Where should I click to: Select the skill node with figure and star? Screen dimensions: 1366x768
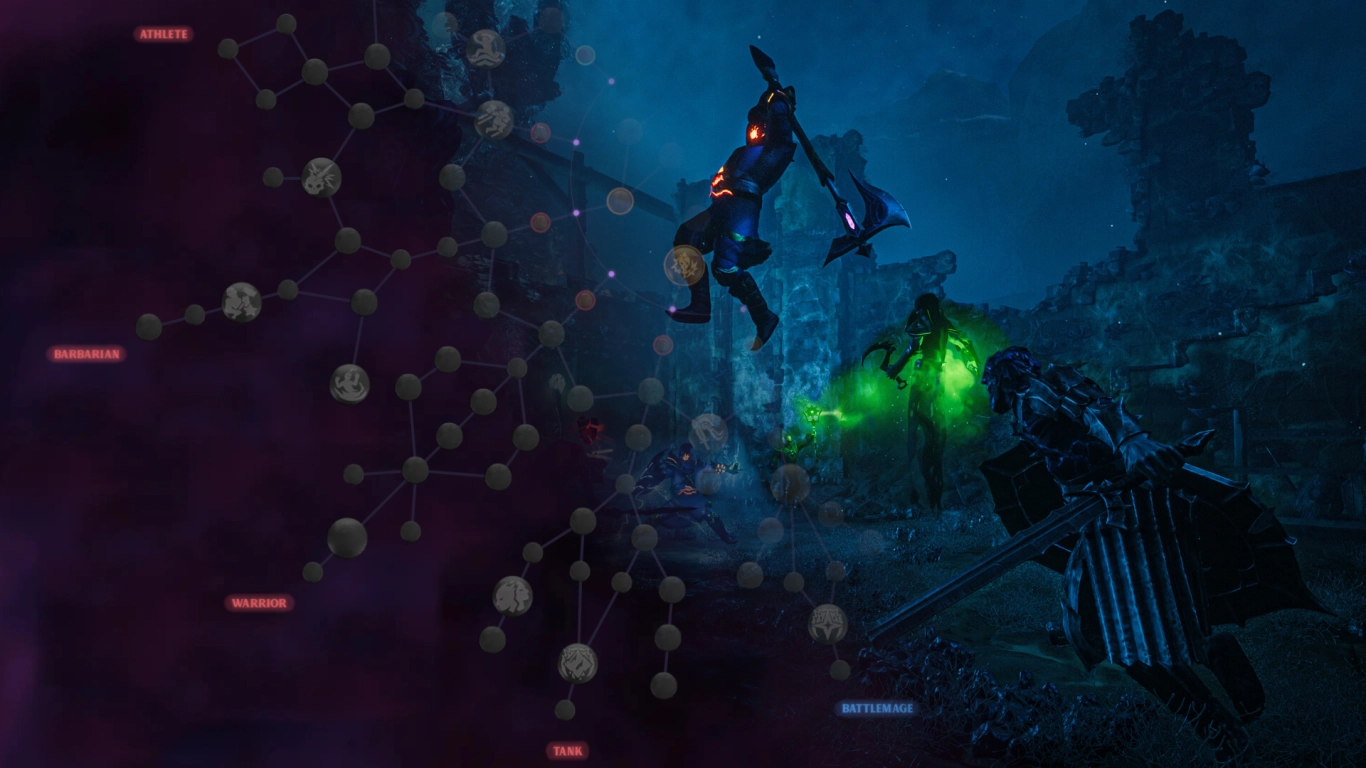tap(241, 301)
